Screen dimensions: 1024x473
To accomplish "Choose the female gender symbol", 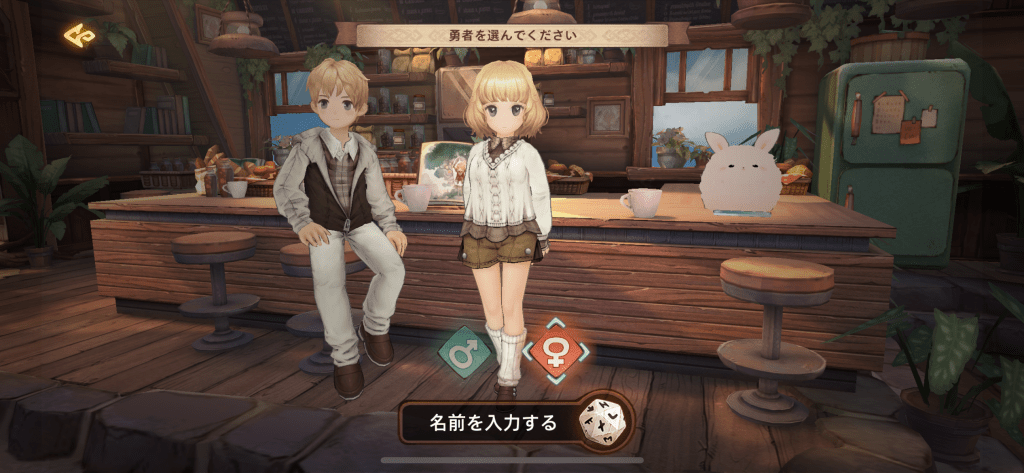I will coord(555,352).
